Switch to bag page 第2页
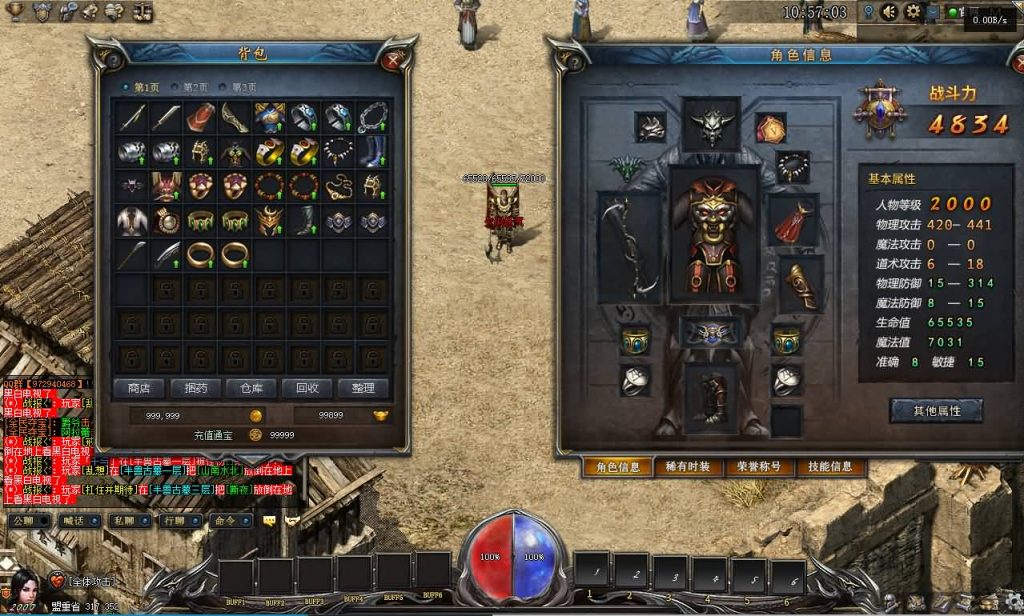The width and height of the screenshot is (1024, 616). tap(195, 88)
